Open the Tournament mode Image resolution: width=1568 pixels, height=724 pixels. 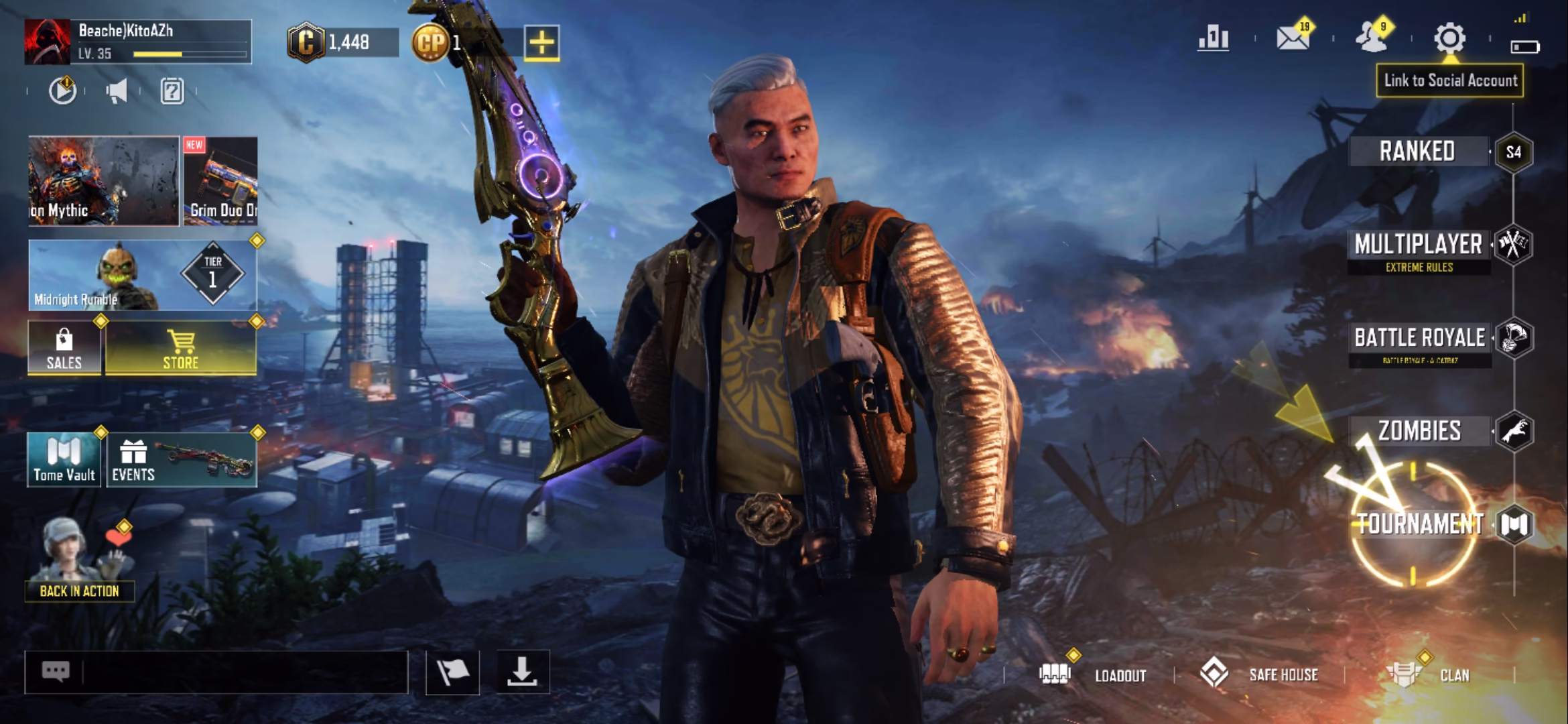[1421, 524]
